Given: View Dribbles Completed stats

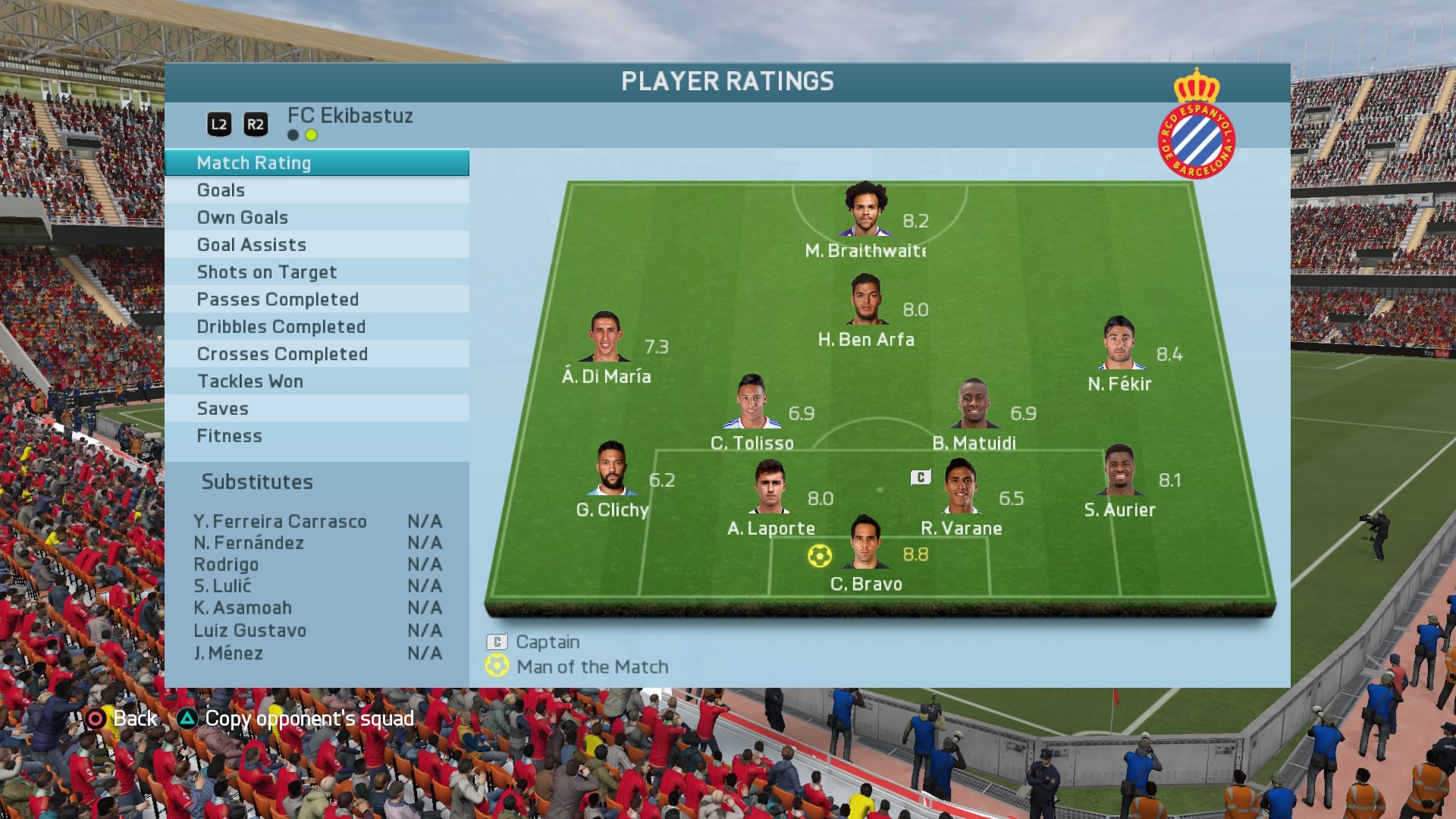Looking at the screenshot, I should click(316, 327).
